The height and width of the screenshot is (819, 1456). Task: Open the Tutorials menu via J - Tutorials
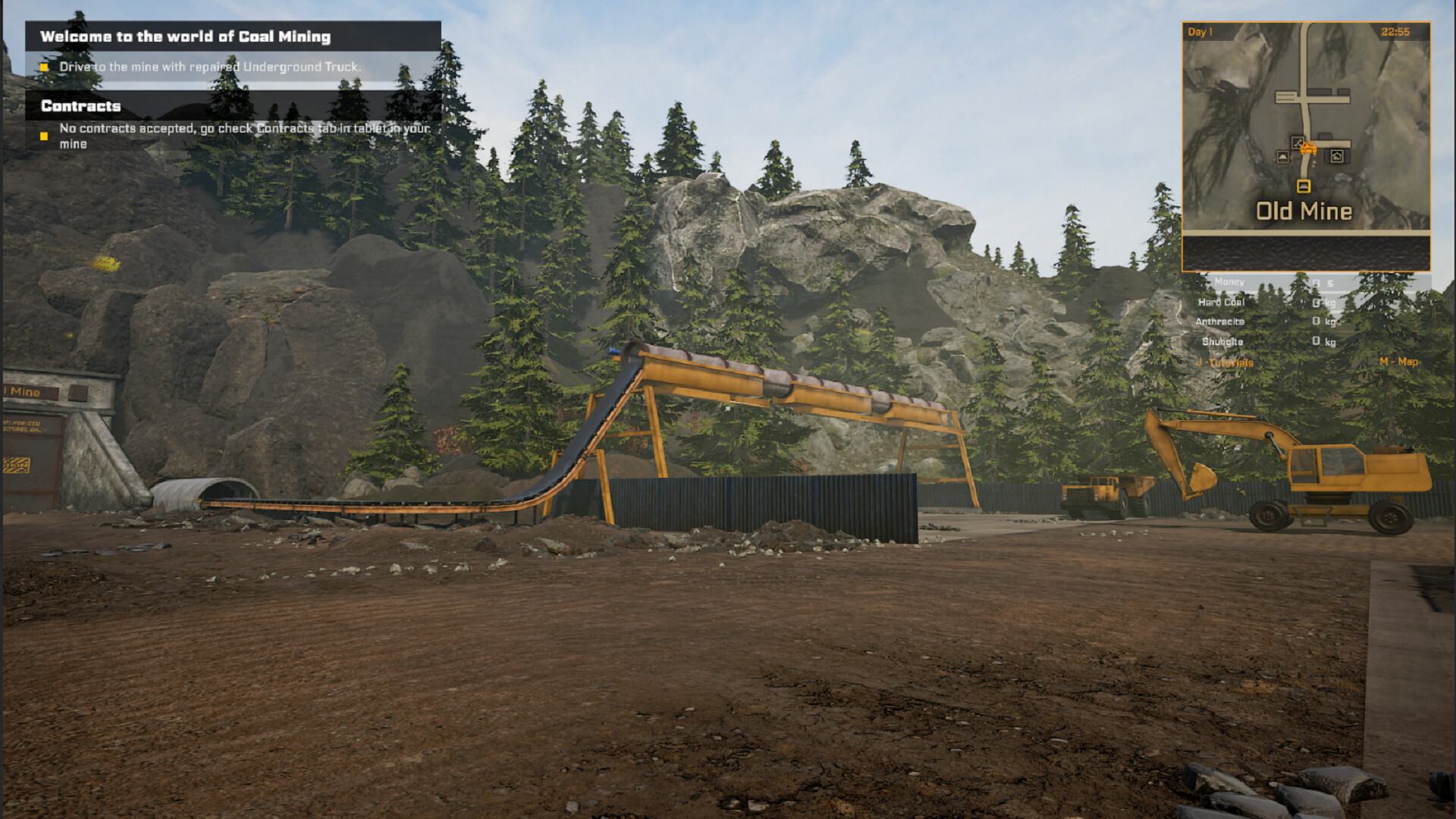click(x=1223, y=361)
